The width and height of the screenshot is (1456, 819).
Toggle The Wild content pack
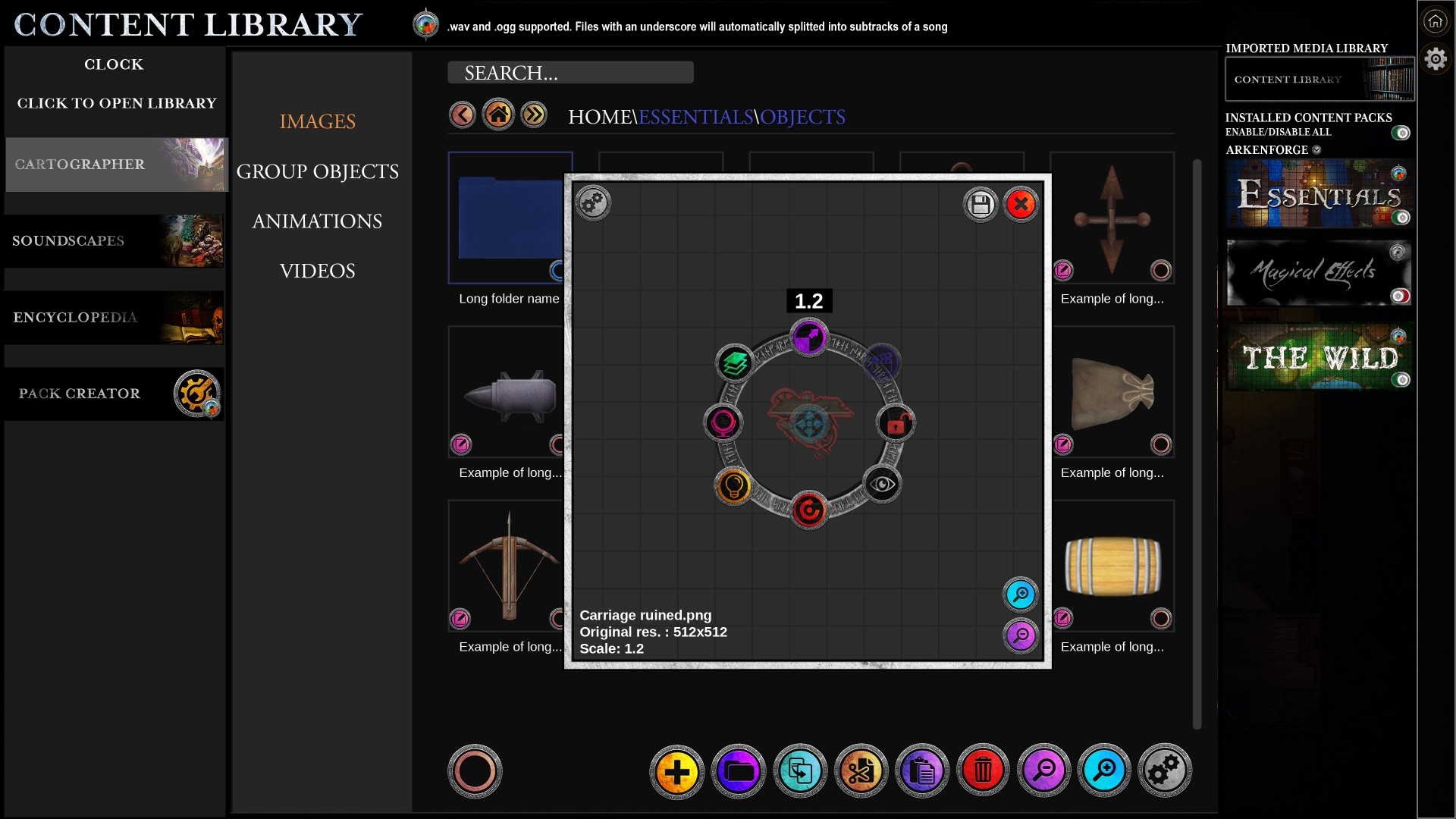click(x=1402, y=380)
